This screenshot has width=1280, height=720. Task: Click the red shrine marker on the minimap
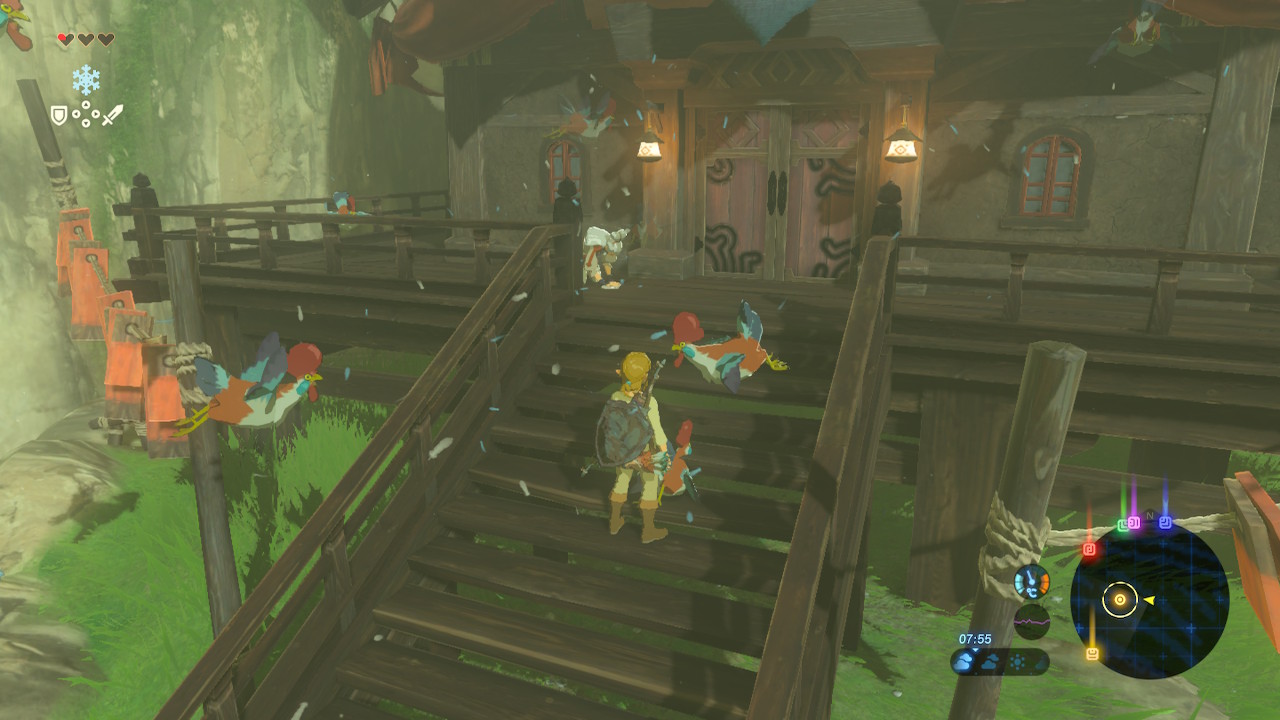point(1089,548)
